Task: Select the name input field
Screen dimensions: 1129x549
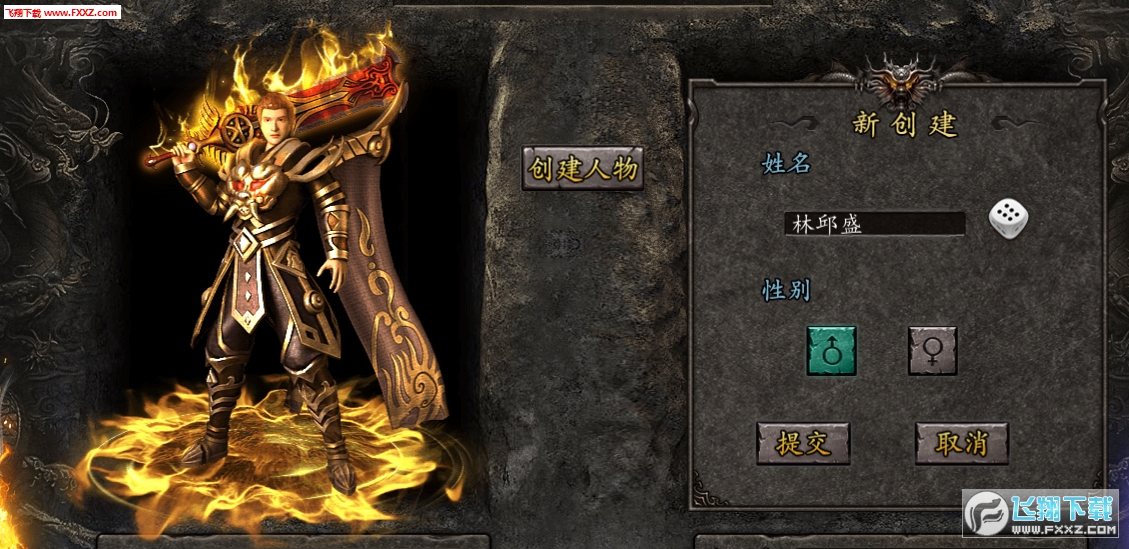Action: tap(875, 223)
